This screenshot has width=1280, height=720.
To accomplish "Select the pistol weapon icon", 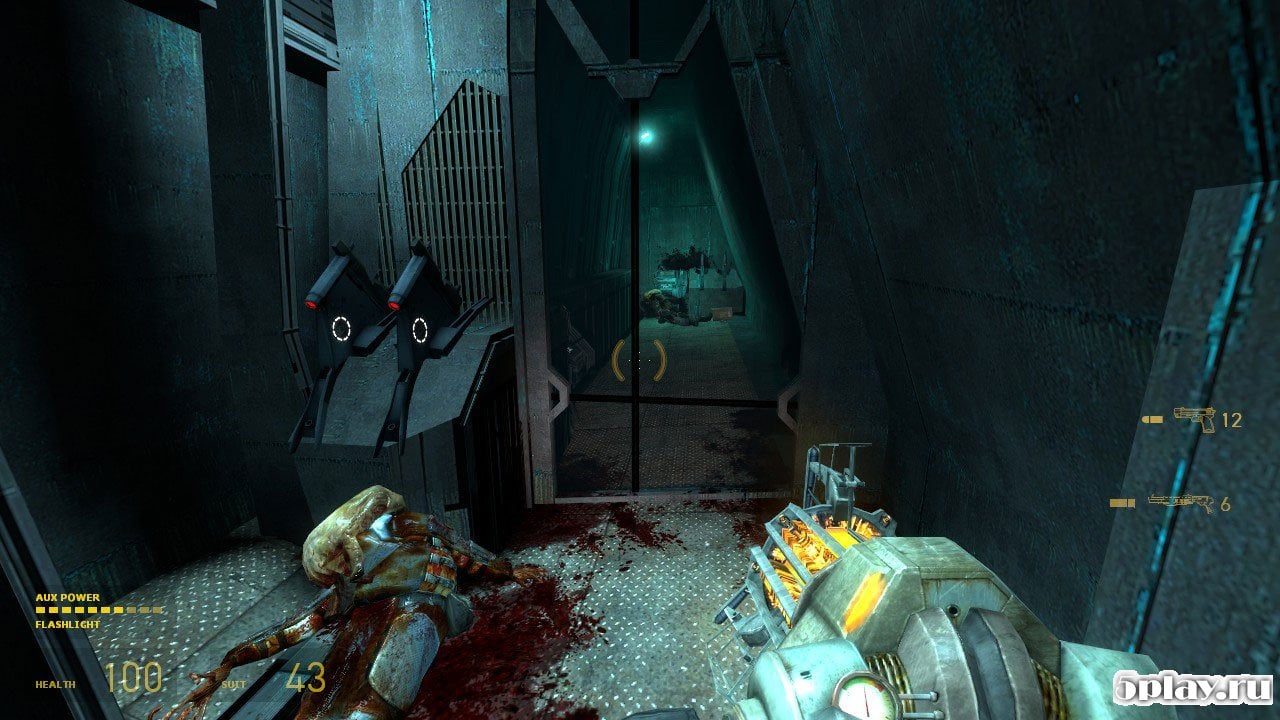I will tap(1195, 419).
